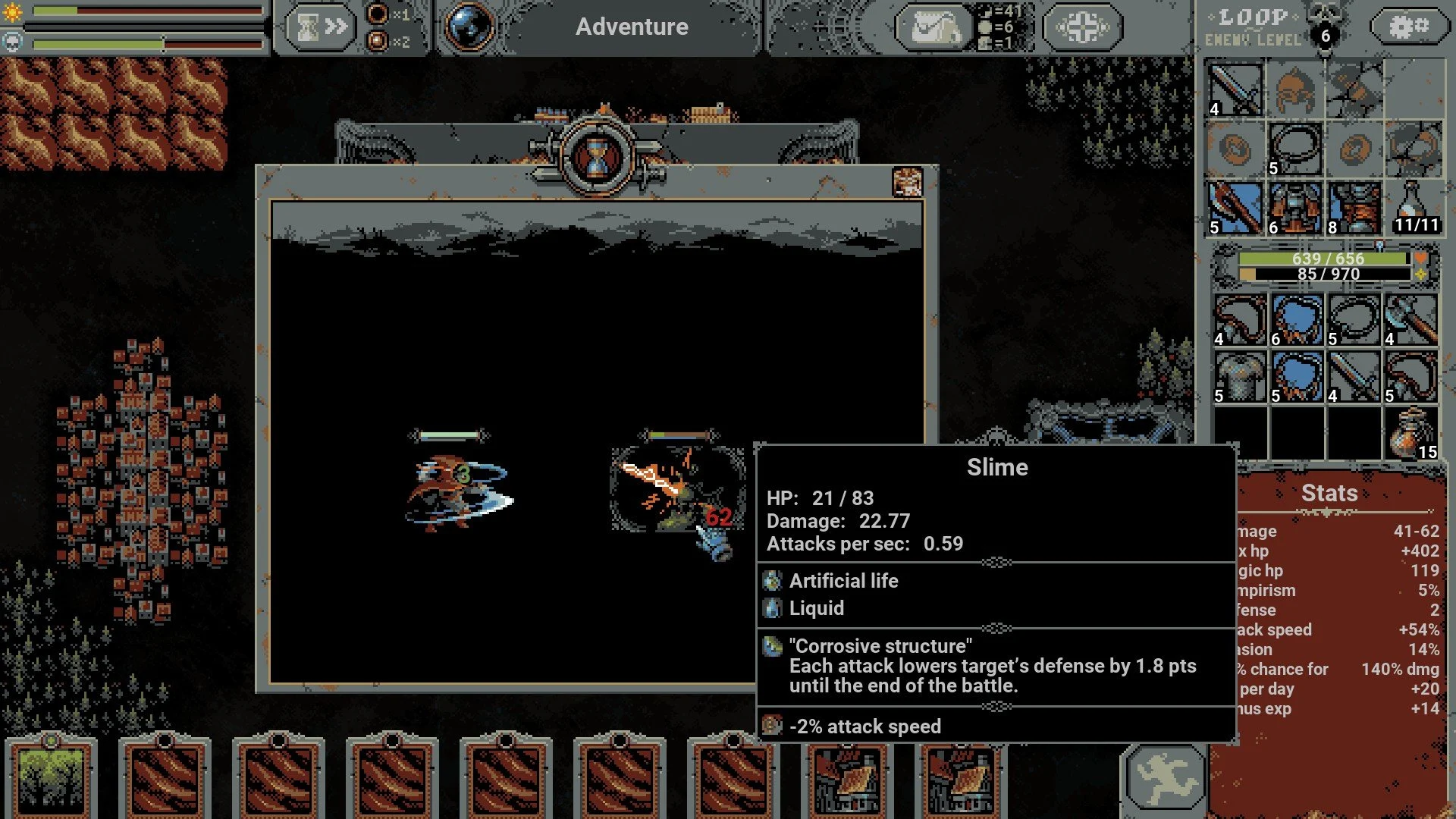Click the planet orb beside Adventure
1456x819 pixels.
point(469,27)
